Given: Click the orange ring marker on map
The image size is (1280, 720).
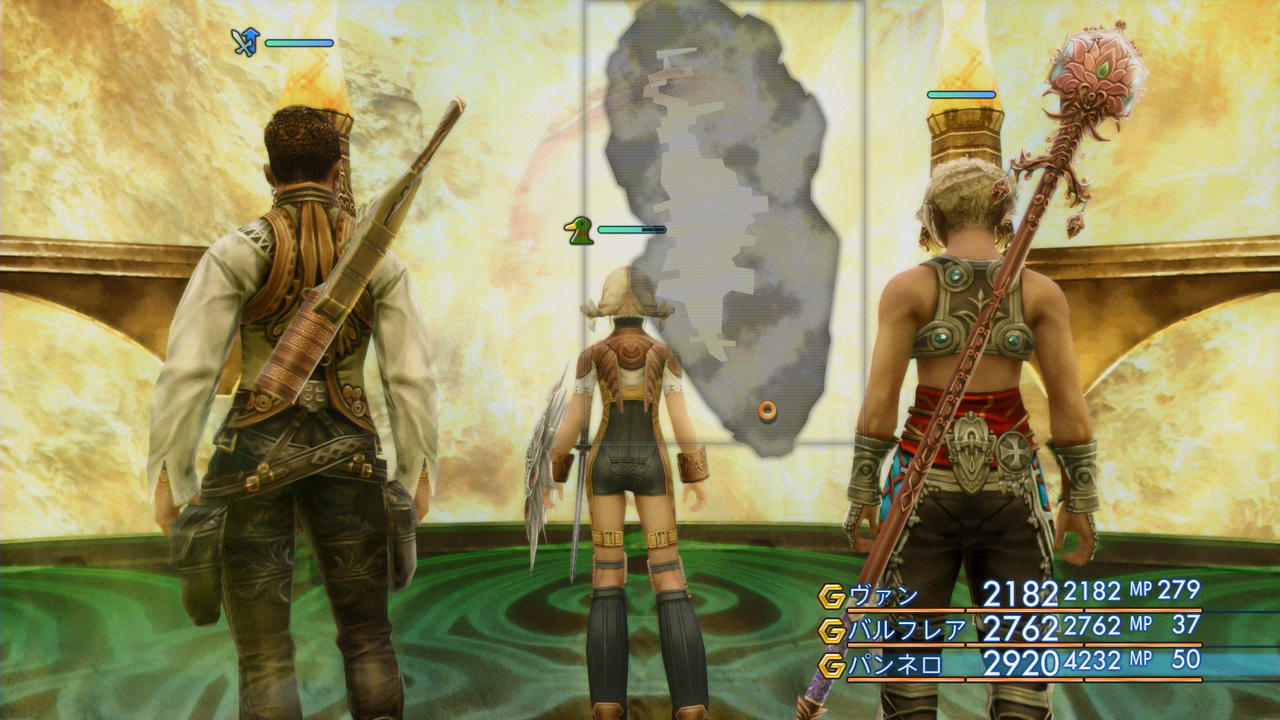Looking at the screenshot, I should click(767, 410).
